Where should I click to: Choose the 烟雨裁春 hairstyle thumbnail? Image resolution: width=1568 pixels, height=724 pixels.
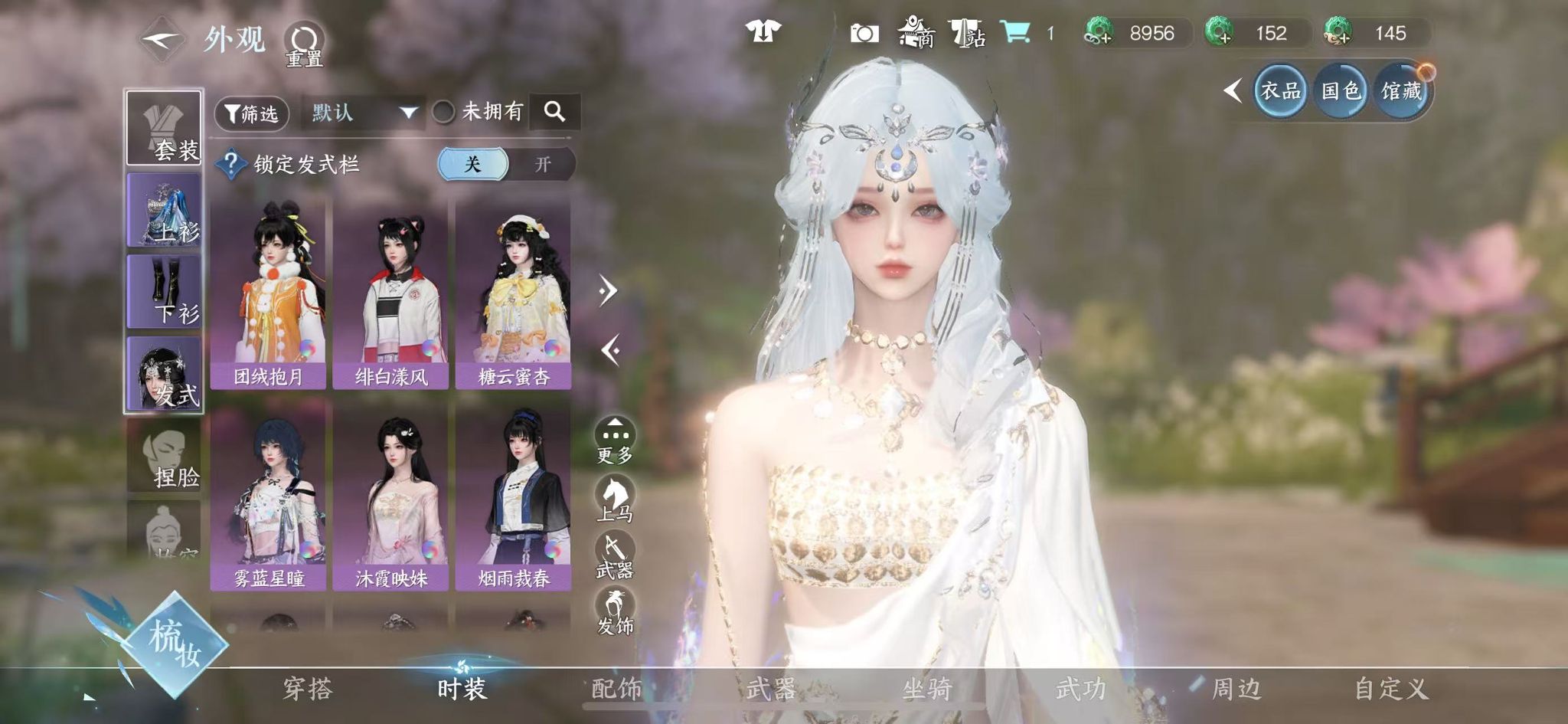(x=513, y=496)
